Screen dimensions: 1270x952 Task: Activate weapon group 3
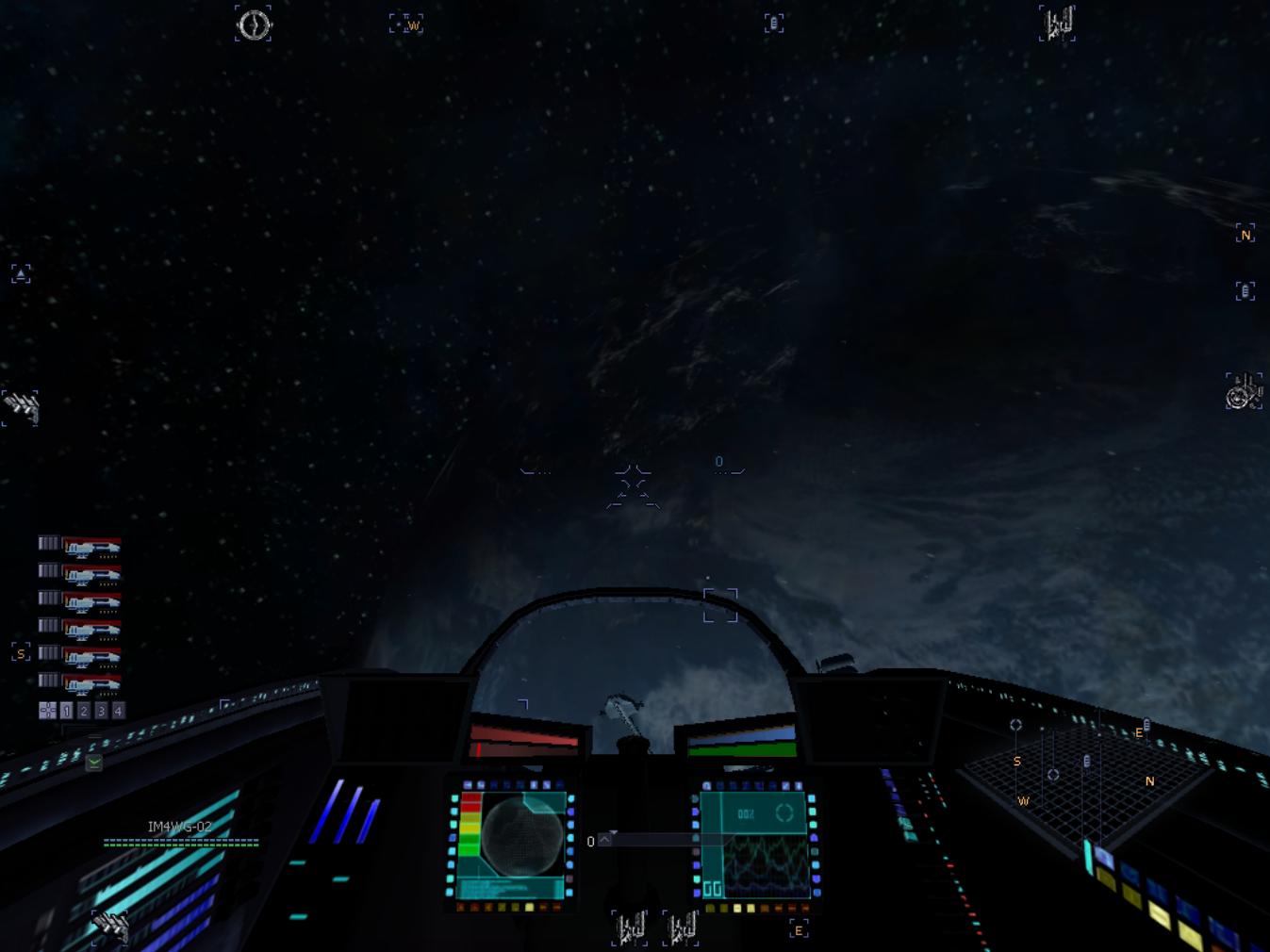101,711
